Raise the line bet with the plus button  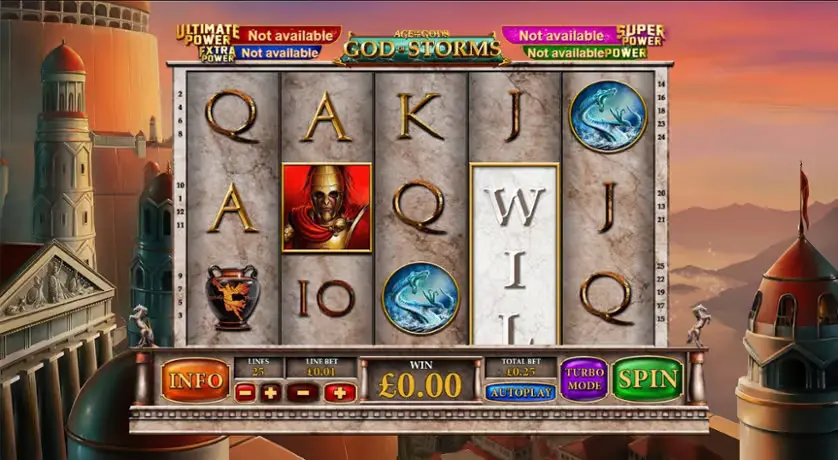pyautogui.click(x=340, y=393)
